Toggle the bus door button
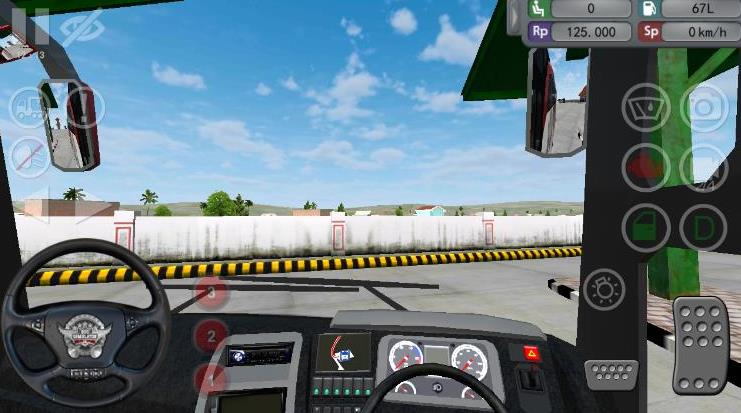 [646, 227]
